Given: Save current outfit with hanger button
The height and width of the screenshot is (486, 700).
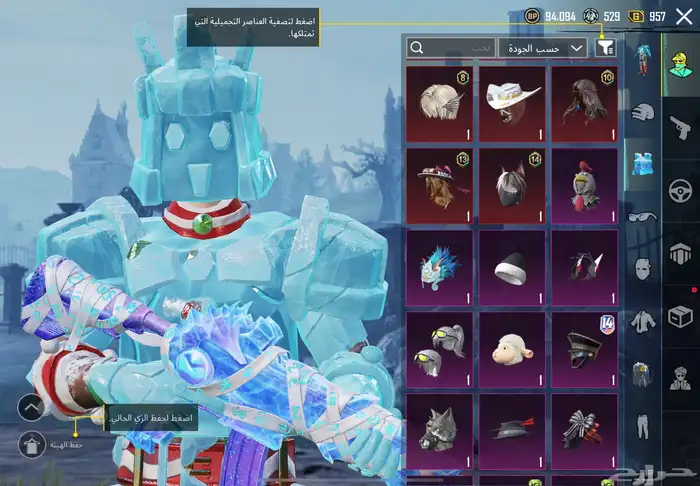Looking at the screenshot, I should coord(32,441).
